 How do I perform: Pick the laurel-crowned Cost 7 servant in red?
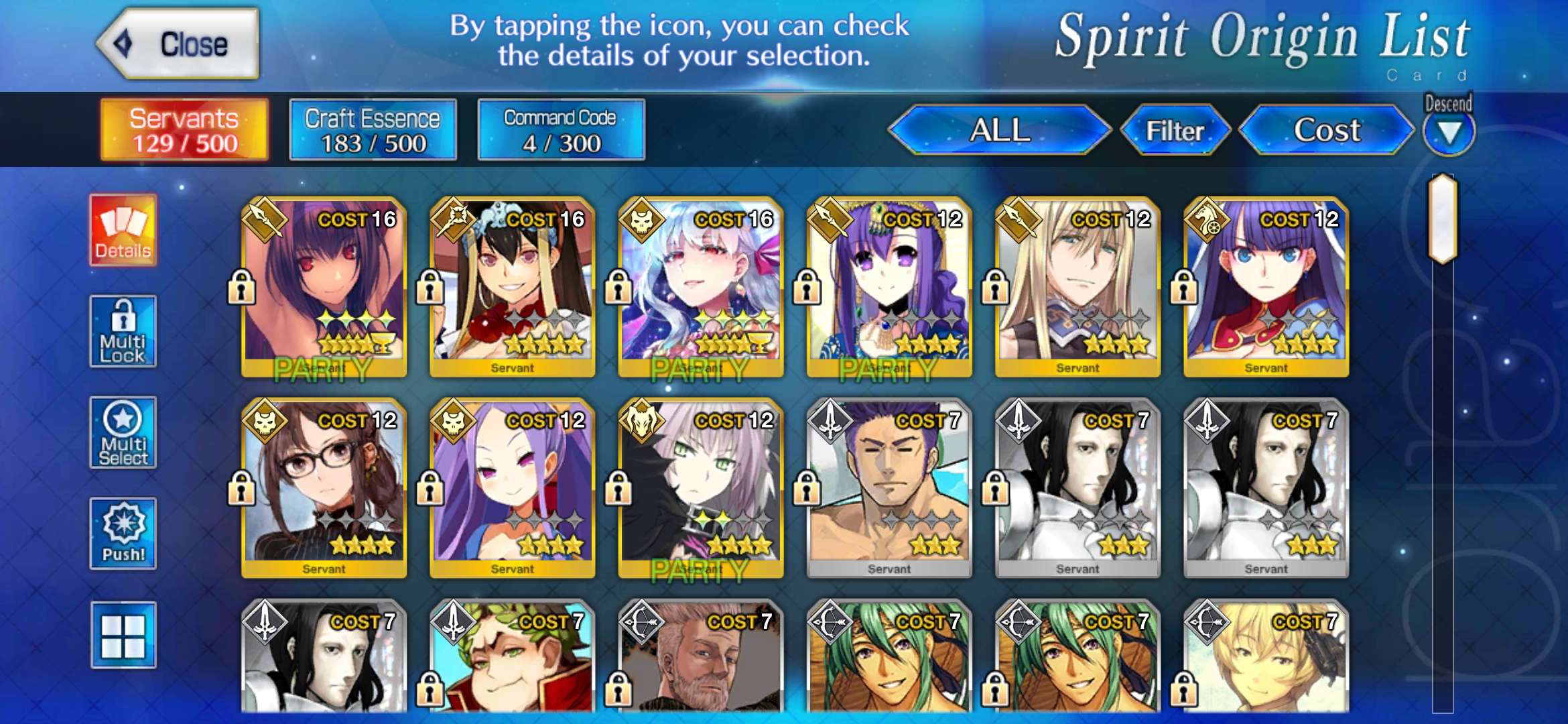coord(512,657)
